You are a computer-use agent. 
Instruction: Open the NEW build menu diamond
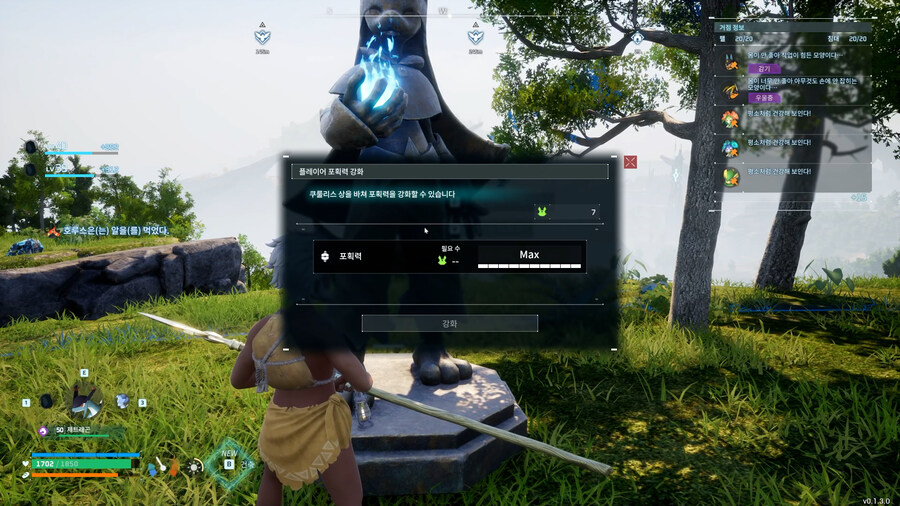[x=230, y=464]
